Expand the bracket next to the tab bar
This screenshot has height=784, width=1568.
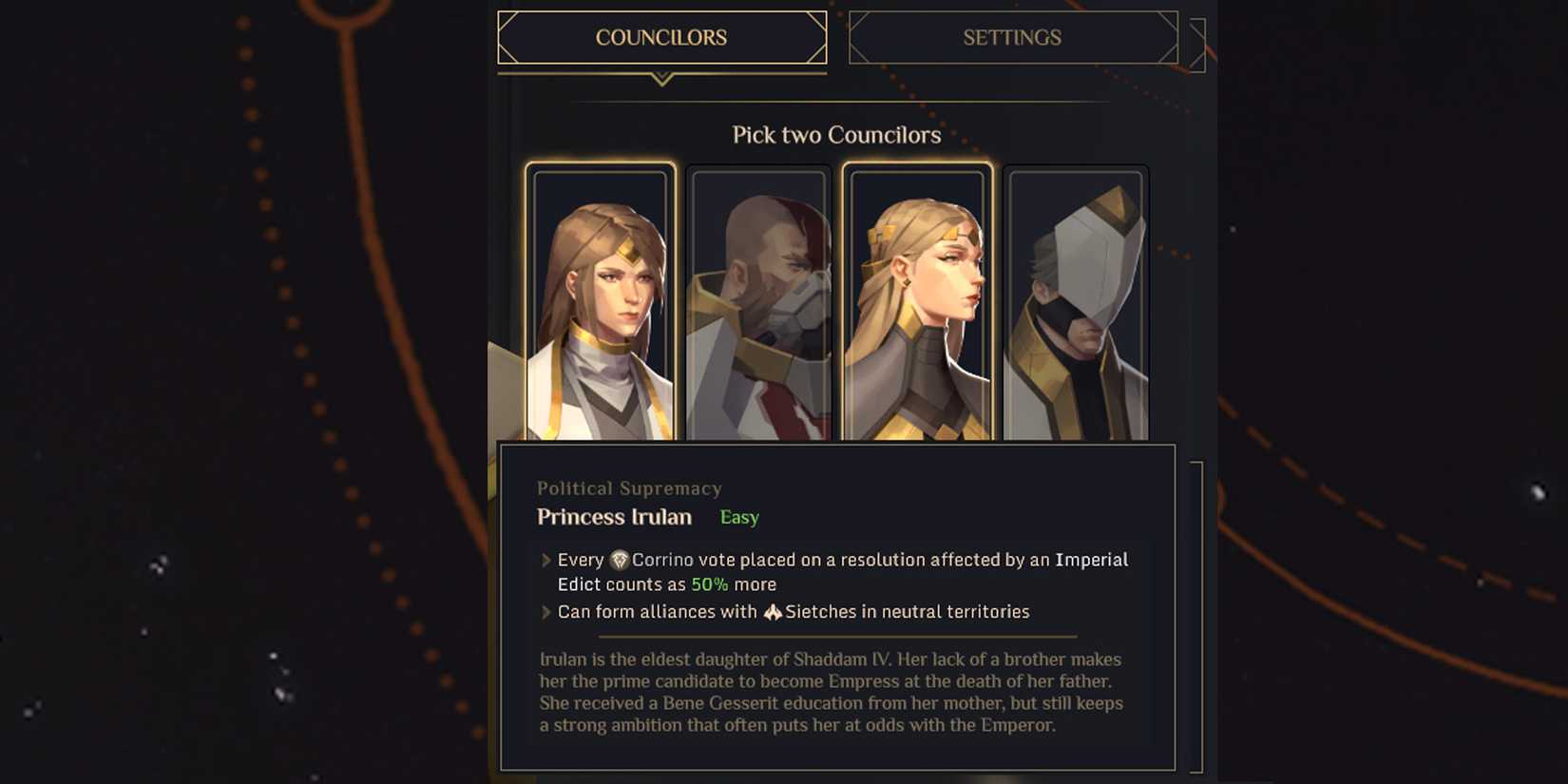[x=1197, y=38]
